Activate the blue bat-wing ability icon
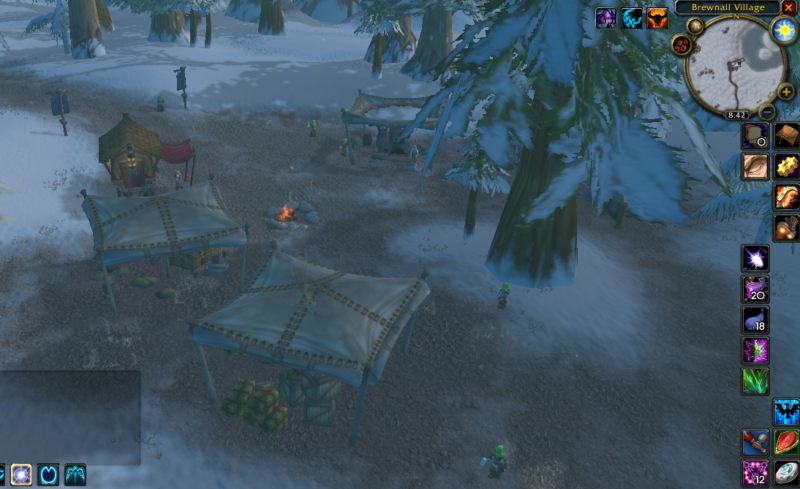This screenshot has height=489, width=800. click(x=786, y=411)
